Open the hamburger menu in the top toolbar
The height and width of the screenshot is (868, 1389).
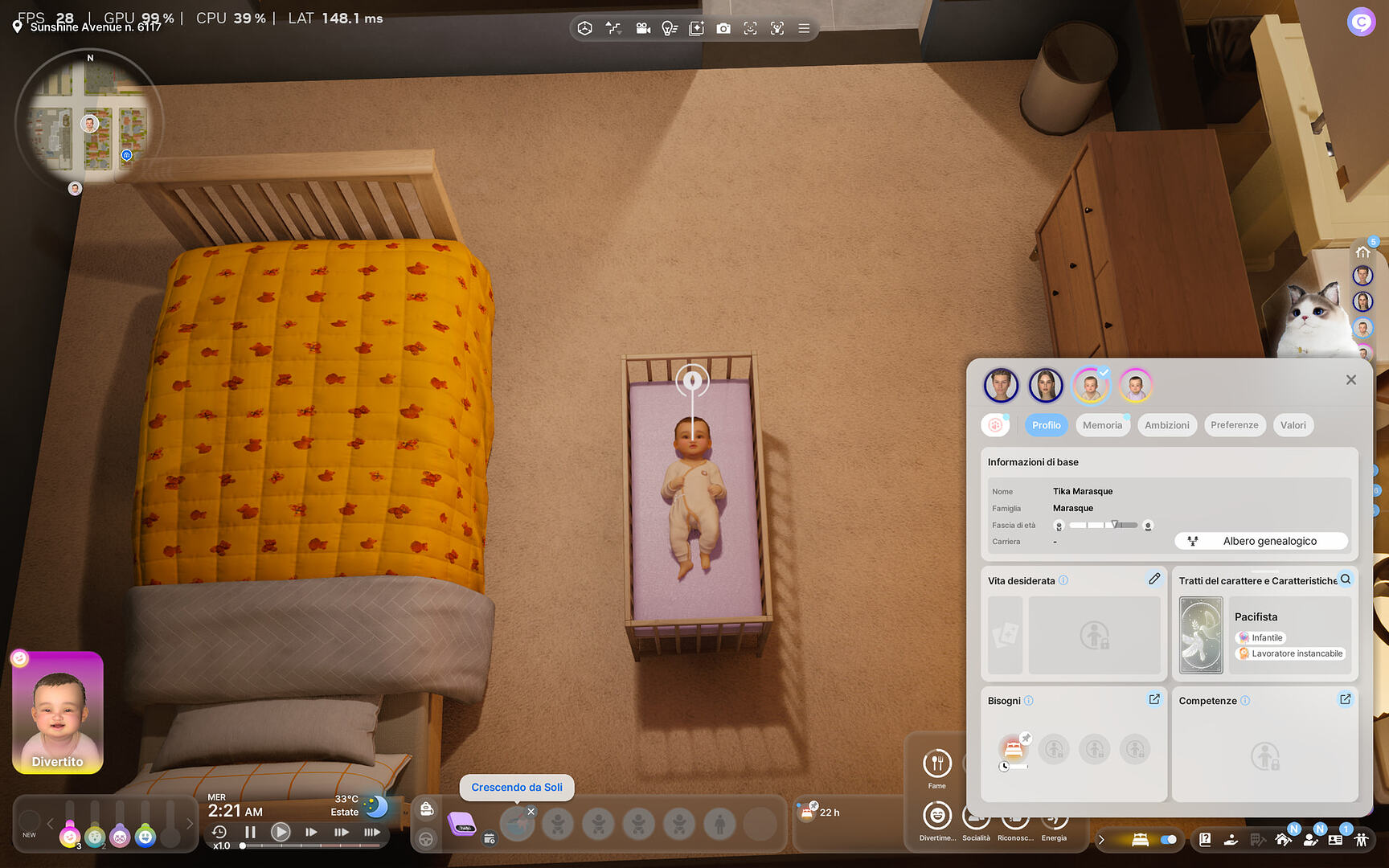804,28
